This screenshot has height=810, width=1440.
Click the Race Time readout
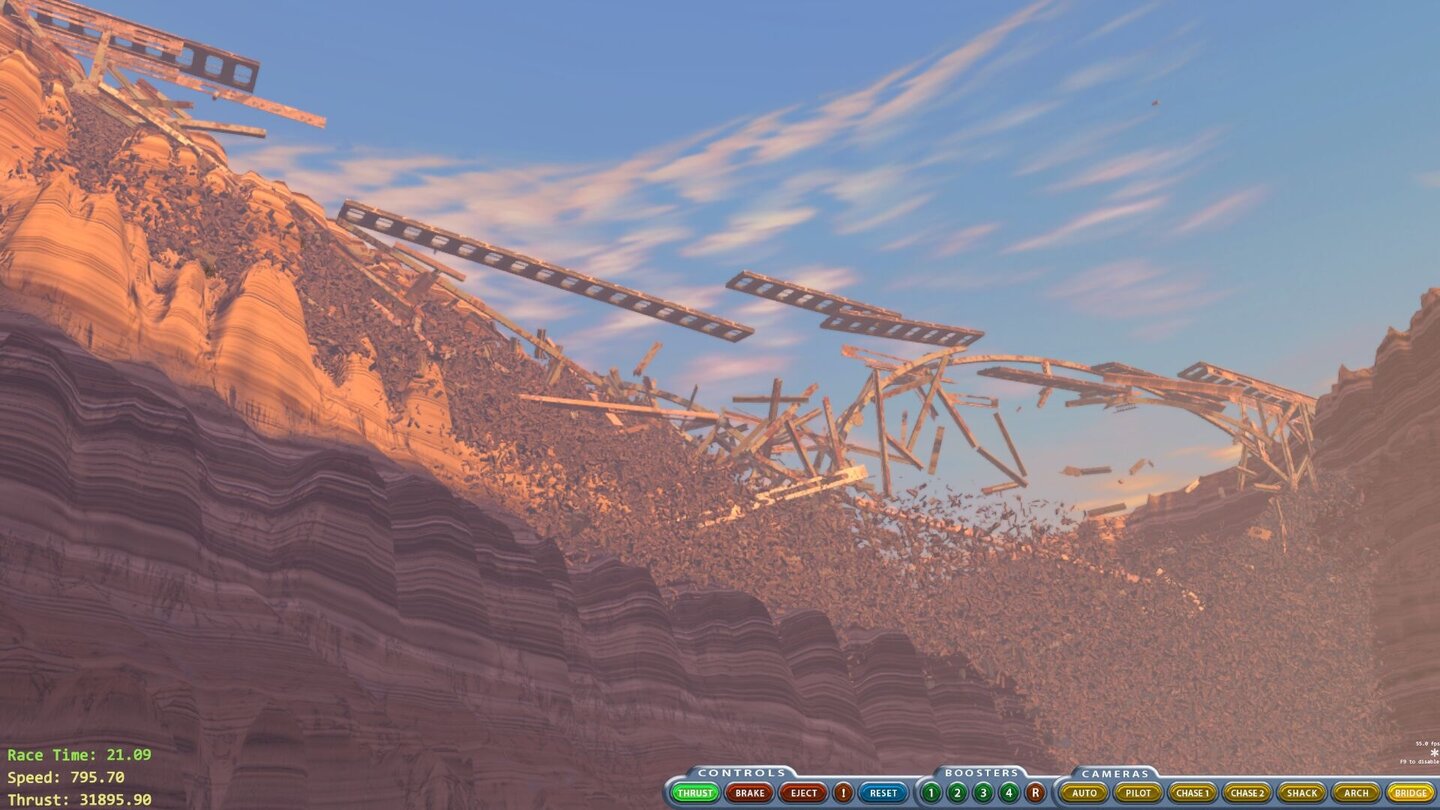[80, 752]
